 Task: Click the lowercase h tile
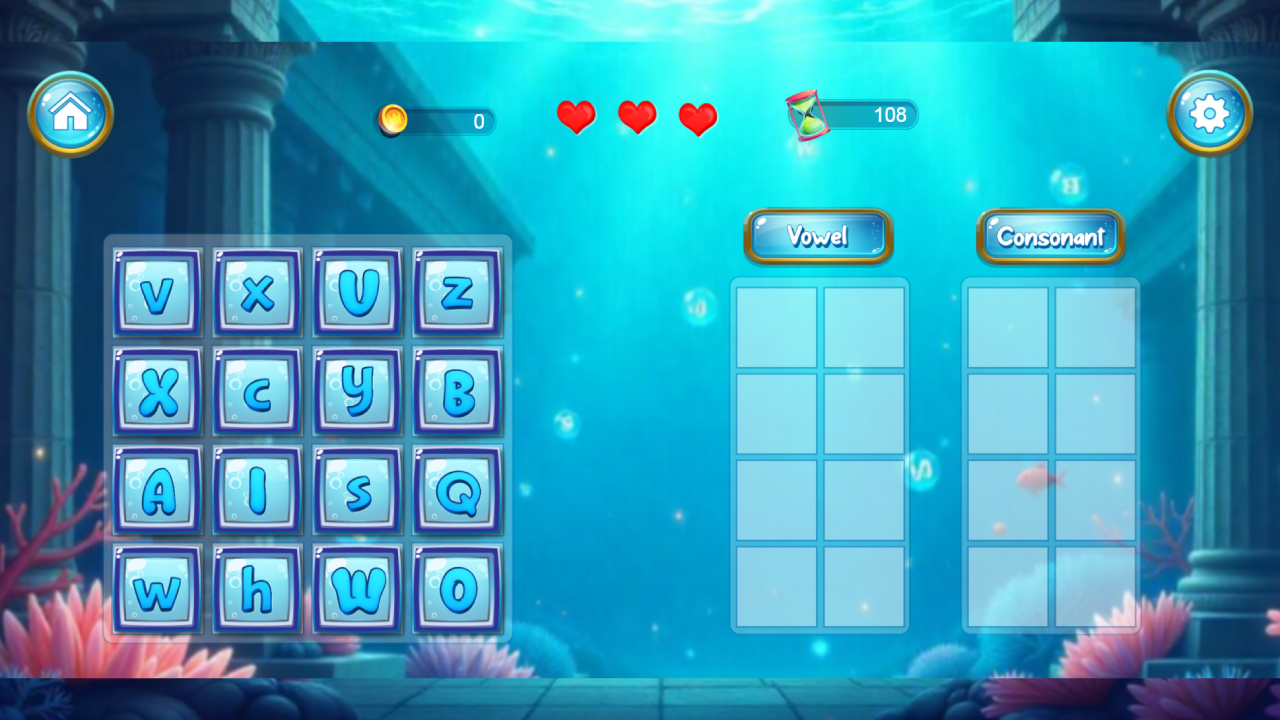[257, 588]
